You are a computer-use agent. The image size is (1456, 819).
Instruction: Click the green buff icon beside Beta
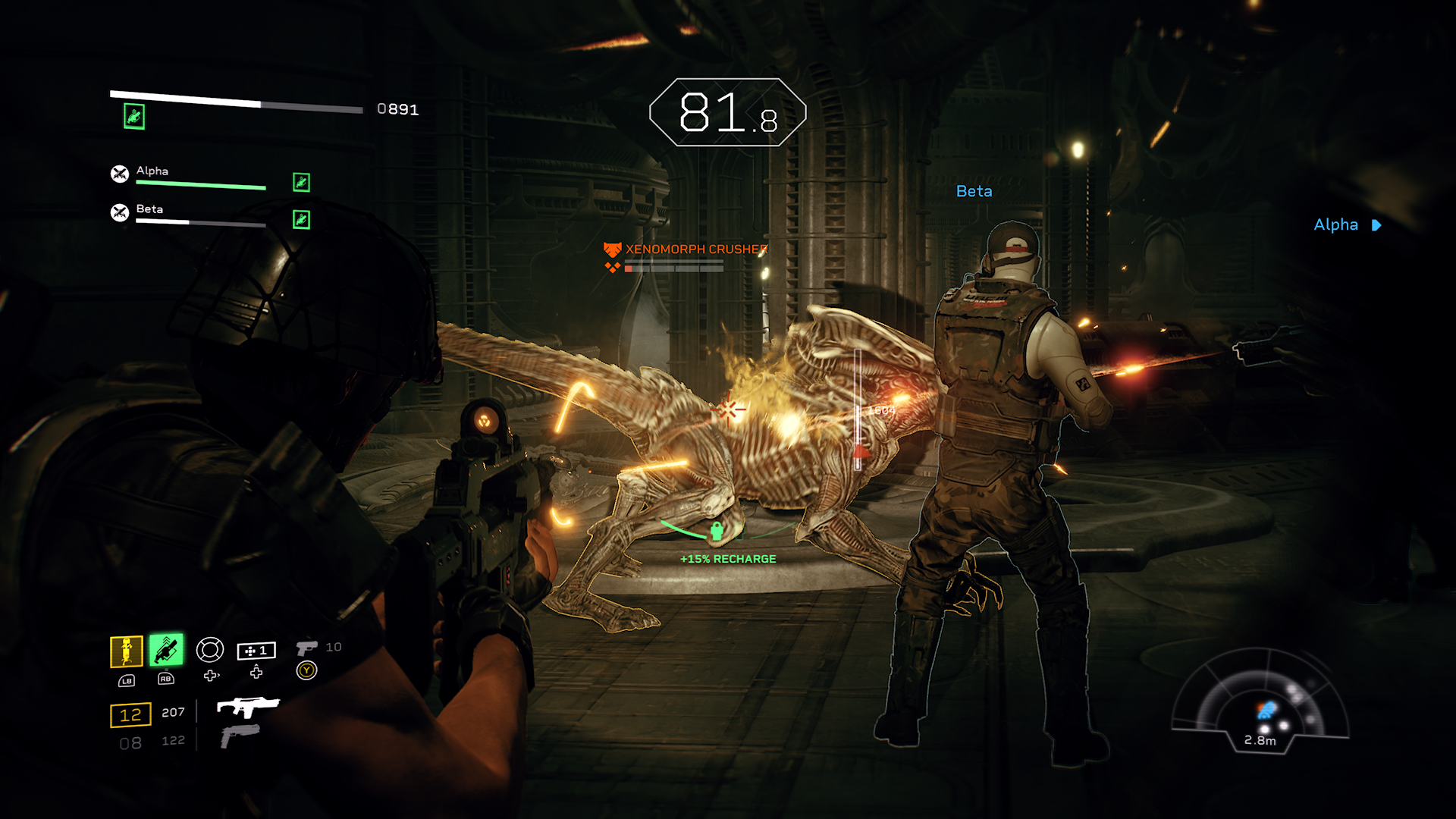pos(301,220)
